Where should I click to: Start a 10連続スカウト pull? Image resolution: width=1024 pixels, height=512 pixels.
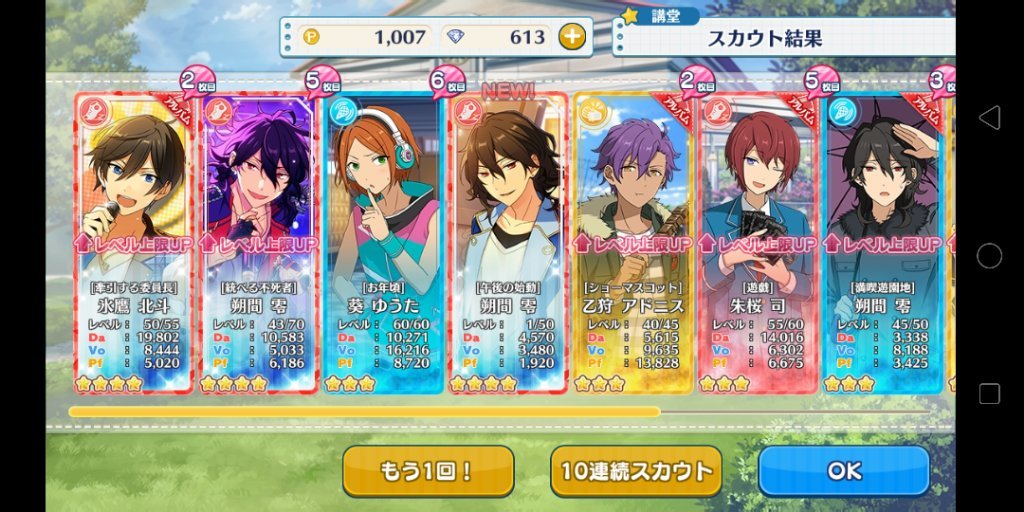pyautogui.click(x=636, y=471)
